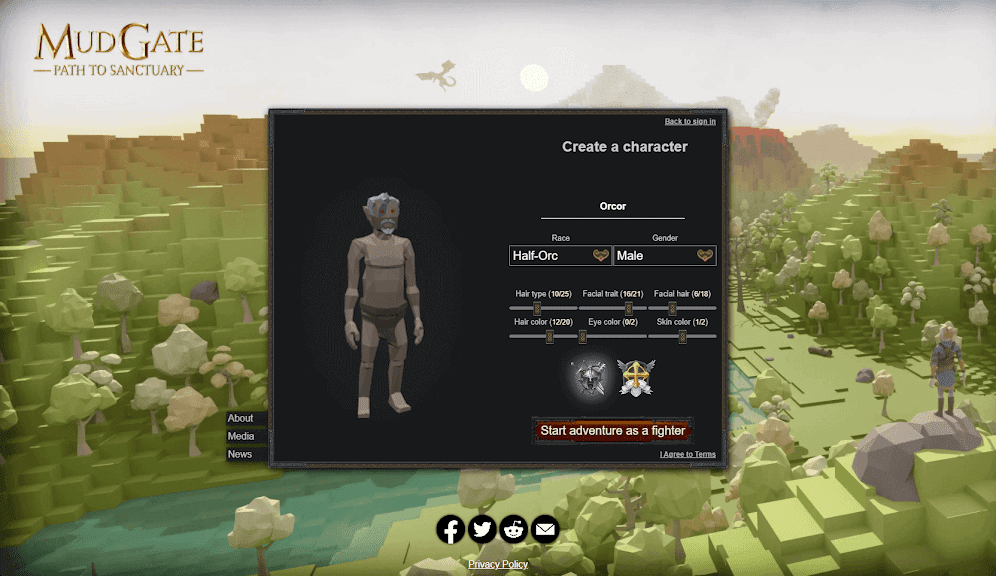Open the Privacy Policy link
Viewport: 996px width, 576px height.
498,565
